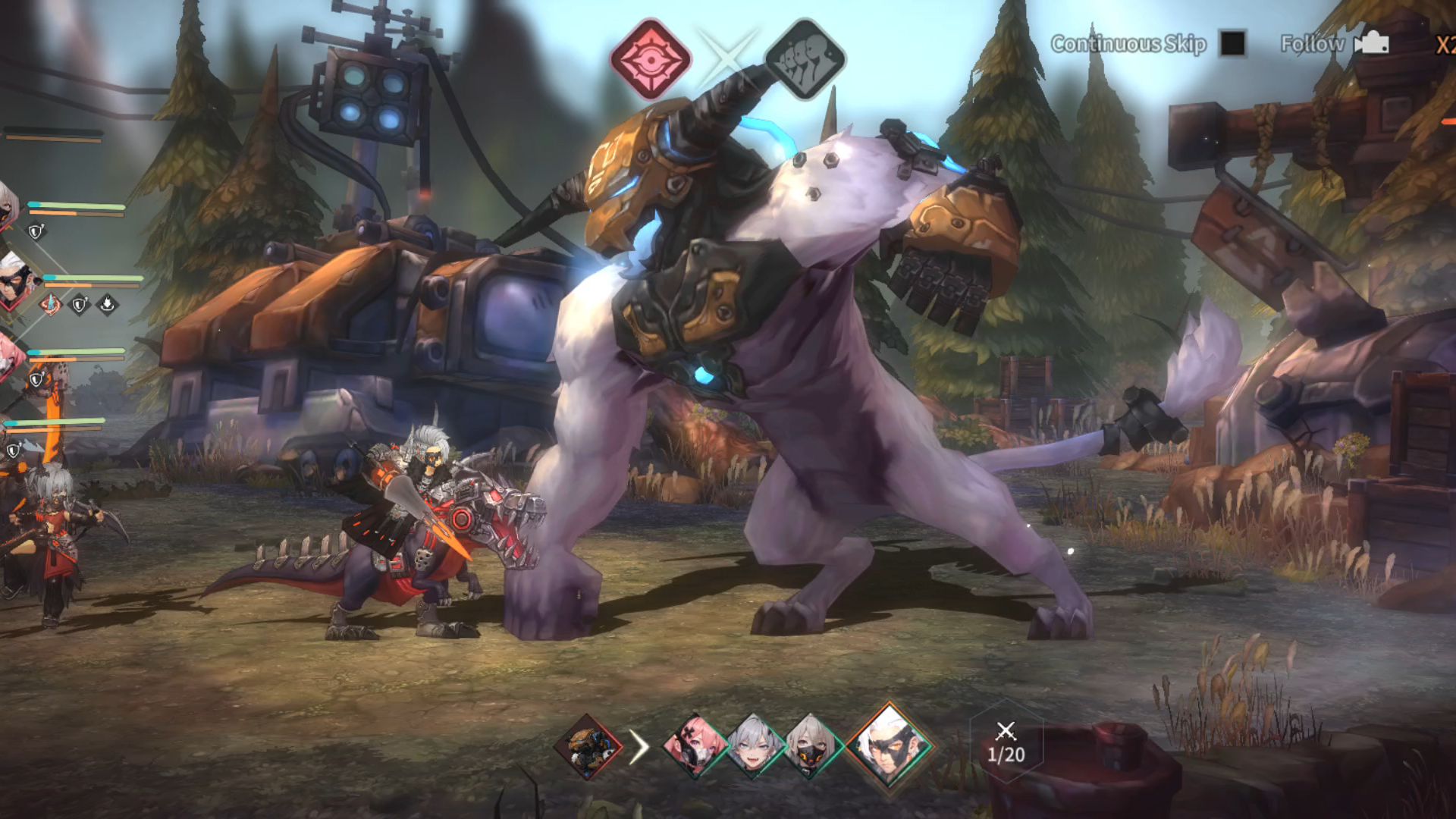1456x819 pixels.
Task: Enable the Continuous Skip checkbox
Action: tap(1232, 43)
